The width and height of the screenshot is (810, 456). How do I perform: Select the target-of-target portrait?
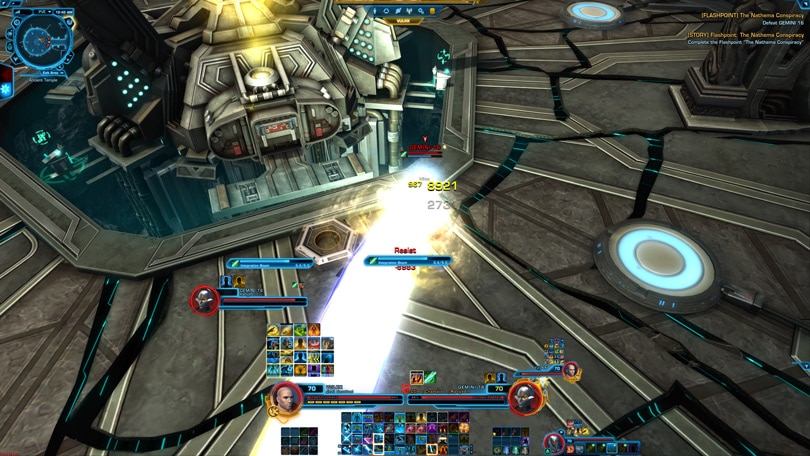(x=570, y=371)
